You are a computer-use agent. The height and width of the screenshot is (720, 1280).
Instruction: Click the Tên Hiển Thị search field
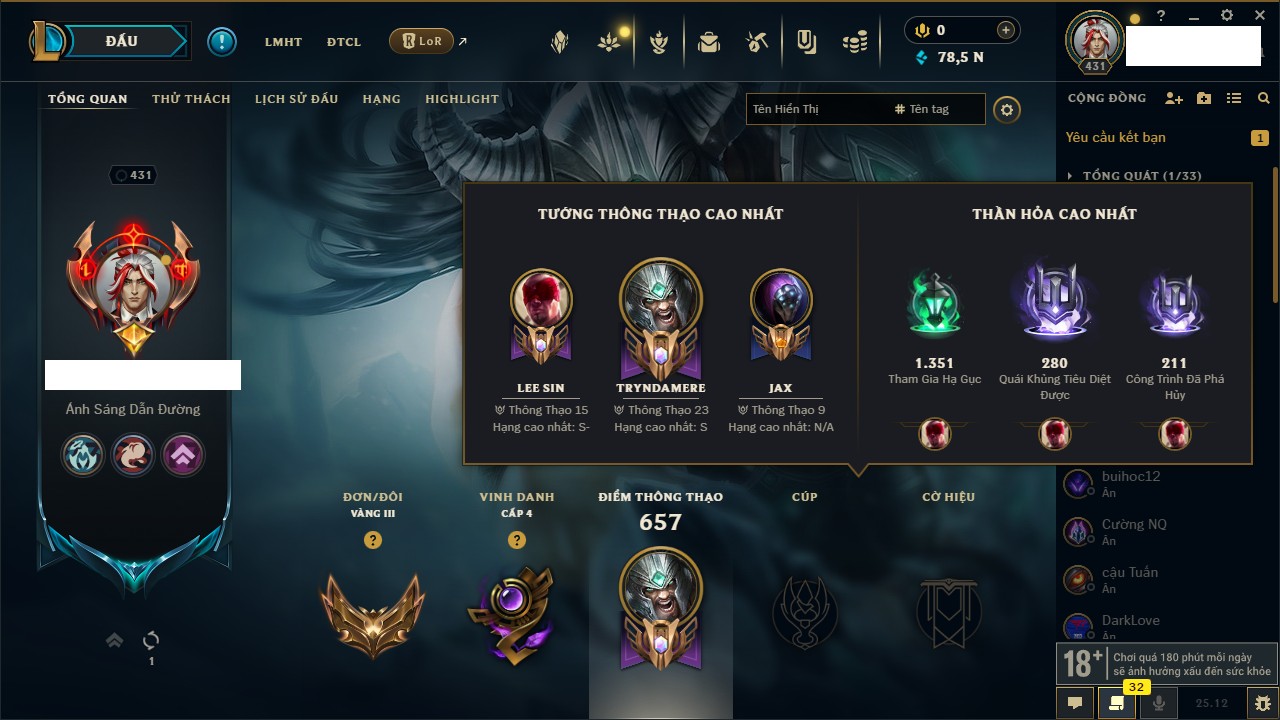pos(815,109)
